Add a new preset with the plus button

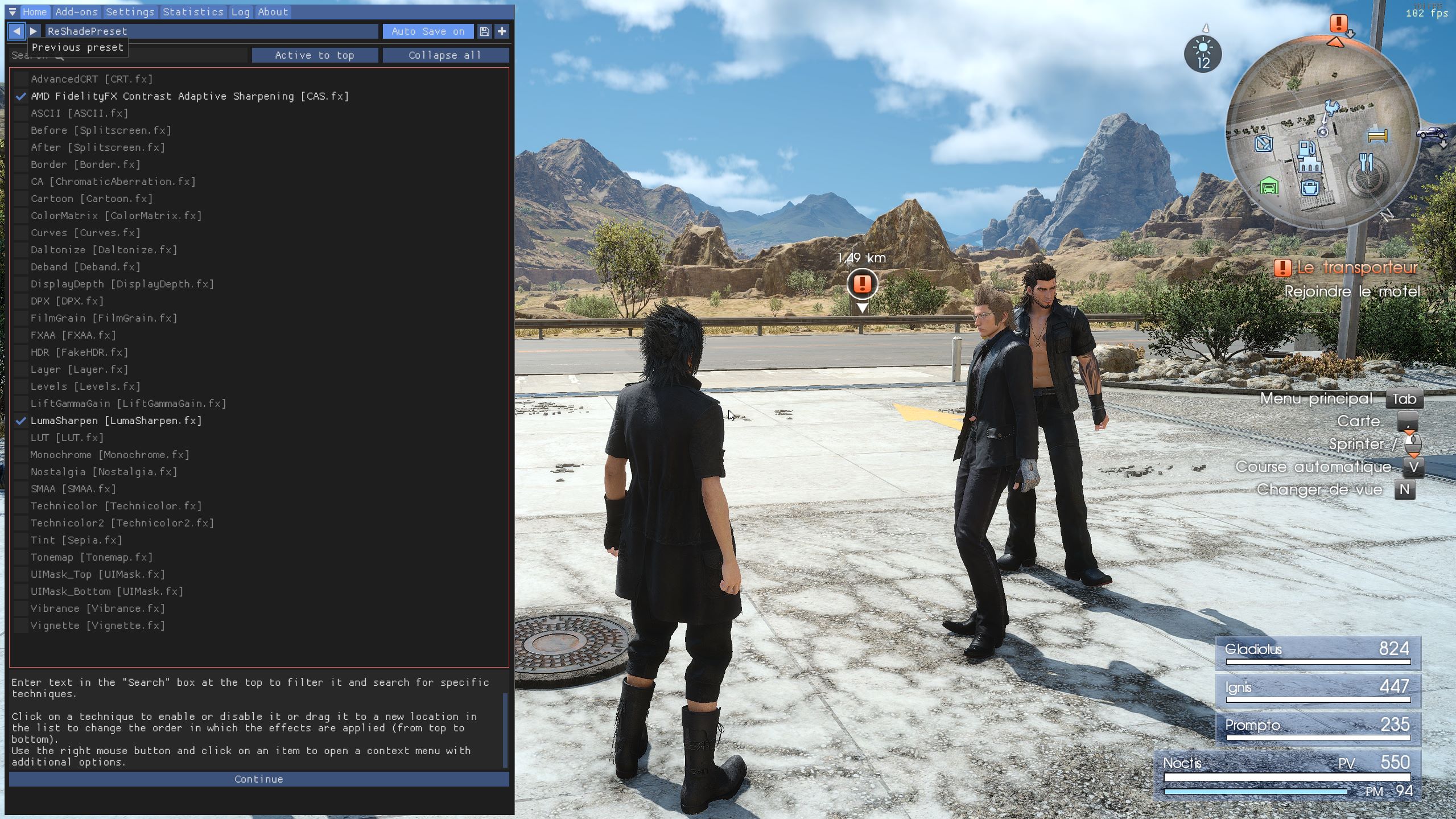point(502,31)
